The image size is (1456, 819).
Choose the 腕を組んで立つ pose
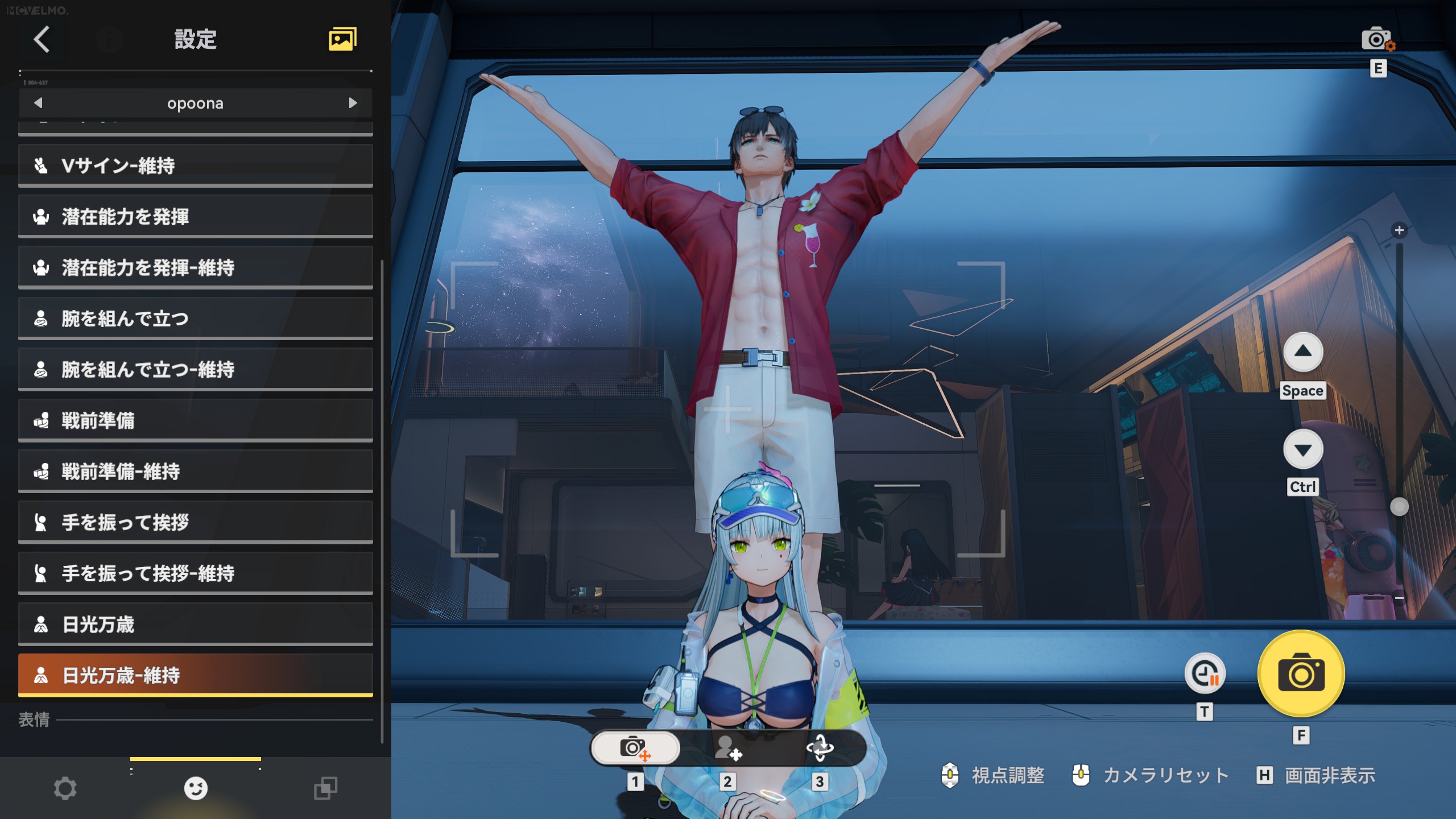(195, 318)
